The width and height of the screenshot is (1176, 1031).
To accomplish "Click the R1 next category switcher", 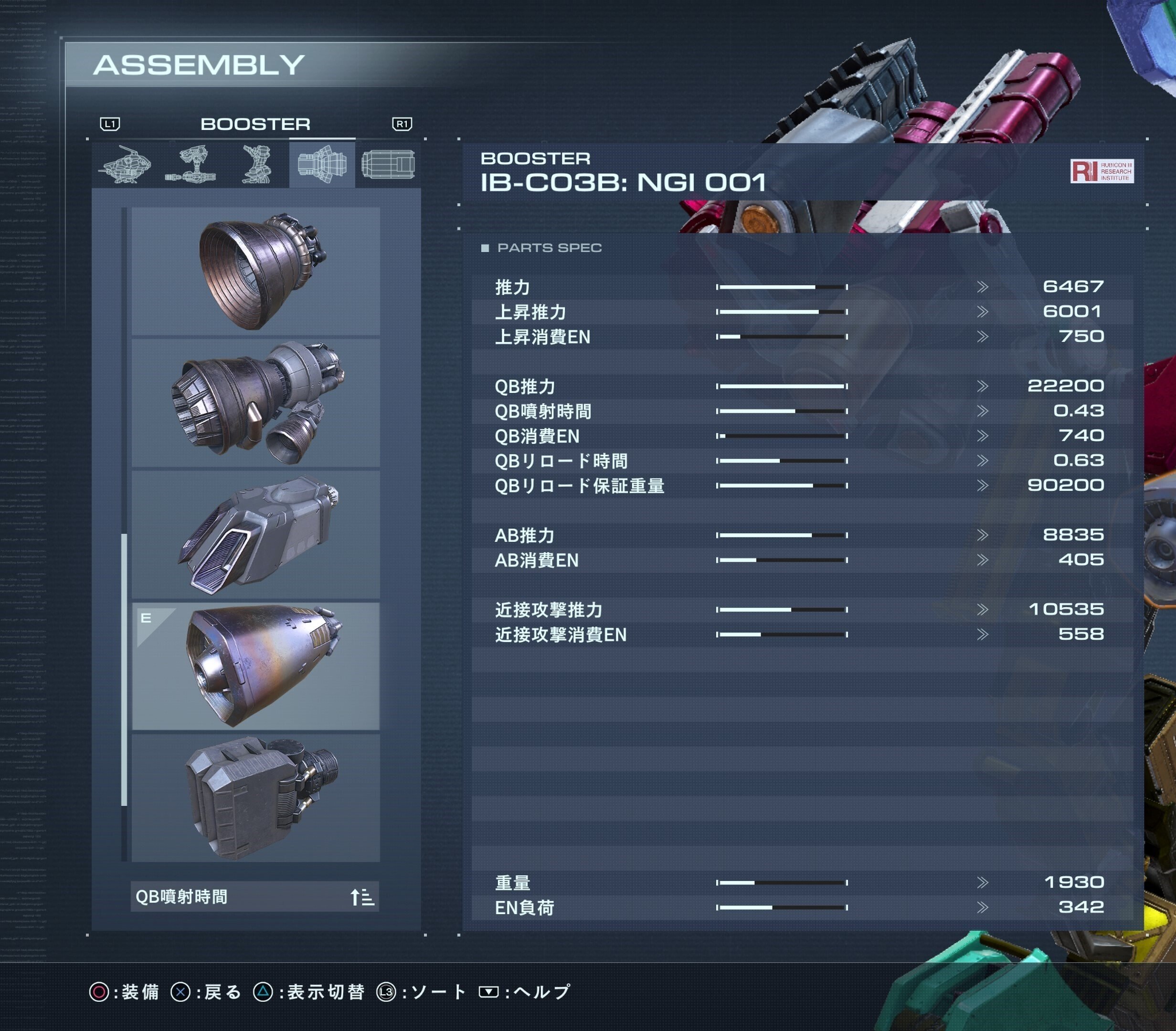I will click(x=403, y=124).
